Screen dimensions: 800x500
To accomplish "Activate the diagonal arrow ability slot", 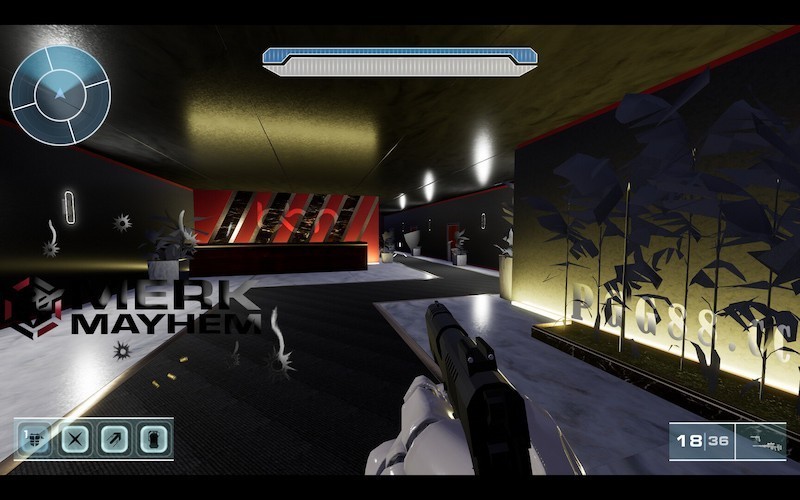I will 116,438.
